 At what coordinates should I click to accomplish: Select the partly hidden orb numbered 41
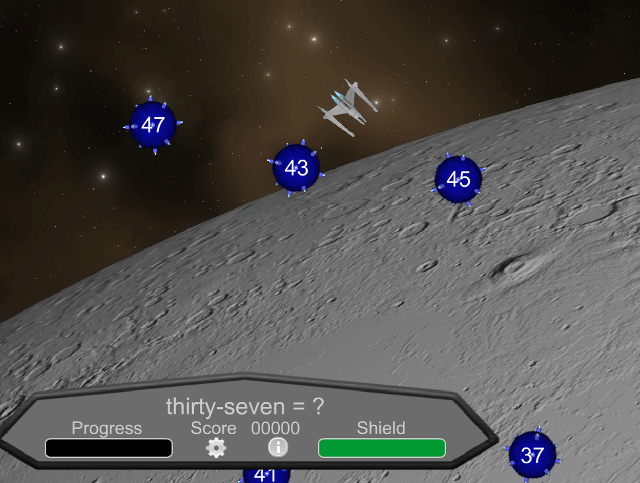(x=265, y=474)
